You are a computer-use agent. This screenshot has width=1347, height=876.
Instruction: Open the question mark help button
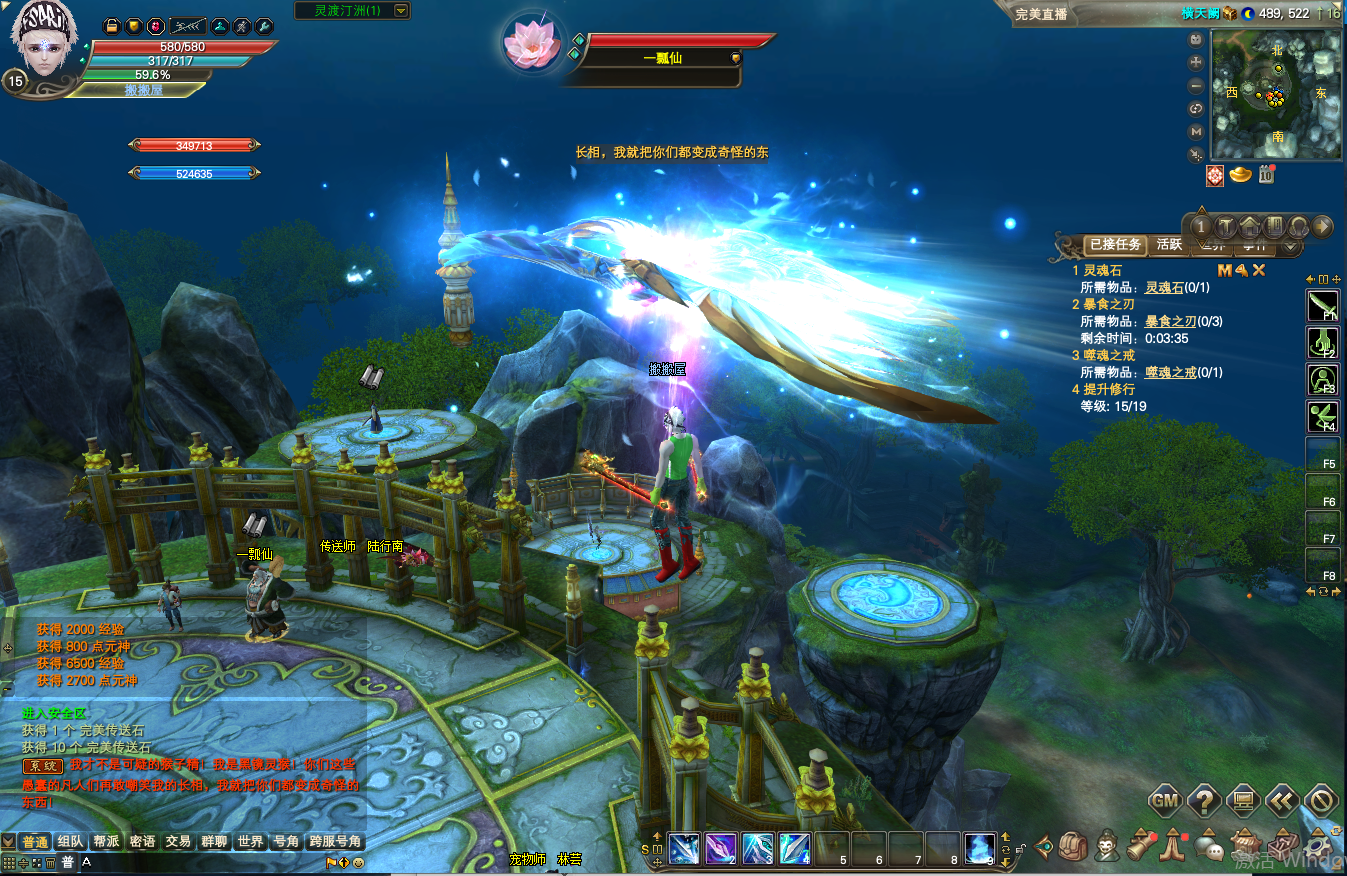click(1206, 801)
